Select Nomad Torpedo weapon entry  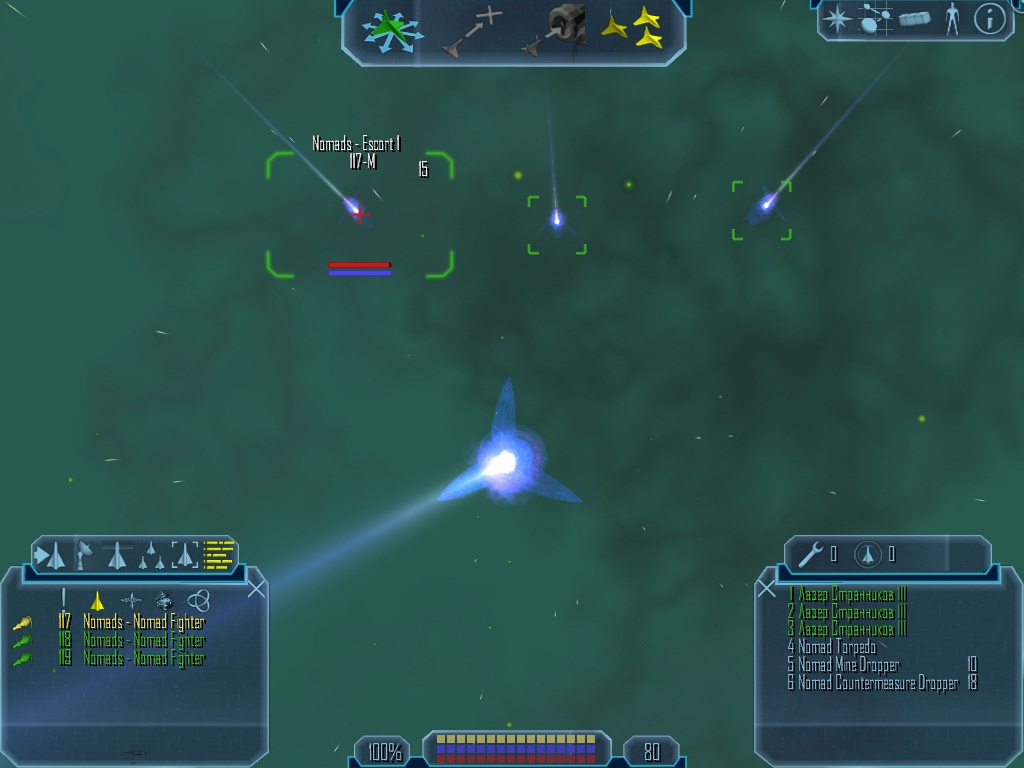coord(832,647)
